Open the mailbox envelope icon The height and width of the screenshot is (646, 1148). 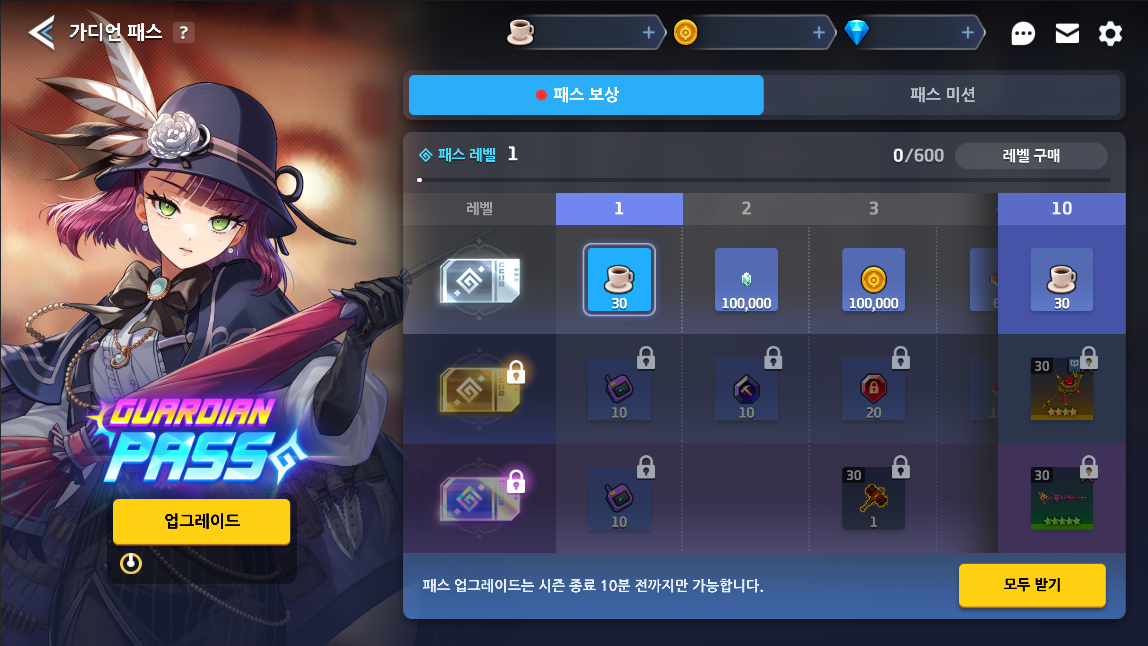[1067, 34]
